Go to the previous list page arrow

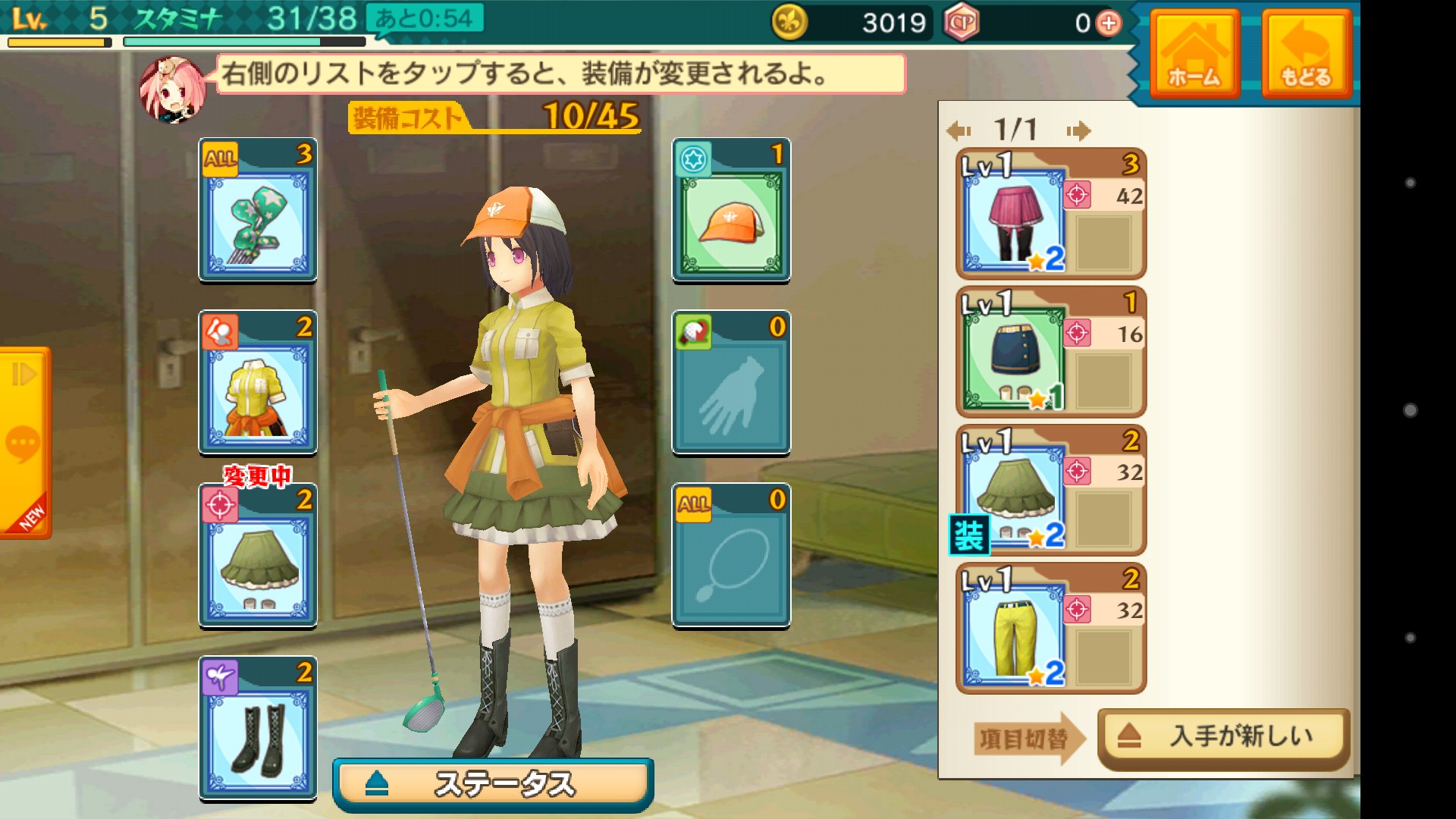click(959, 131)
